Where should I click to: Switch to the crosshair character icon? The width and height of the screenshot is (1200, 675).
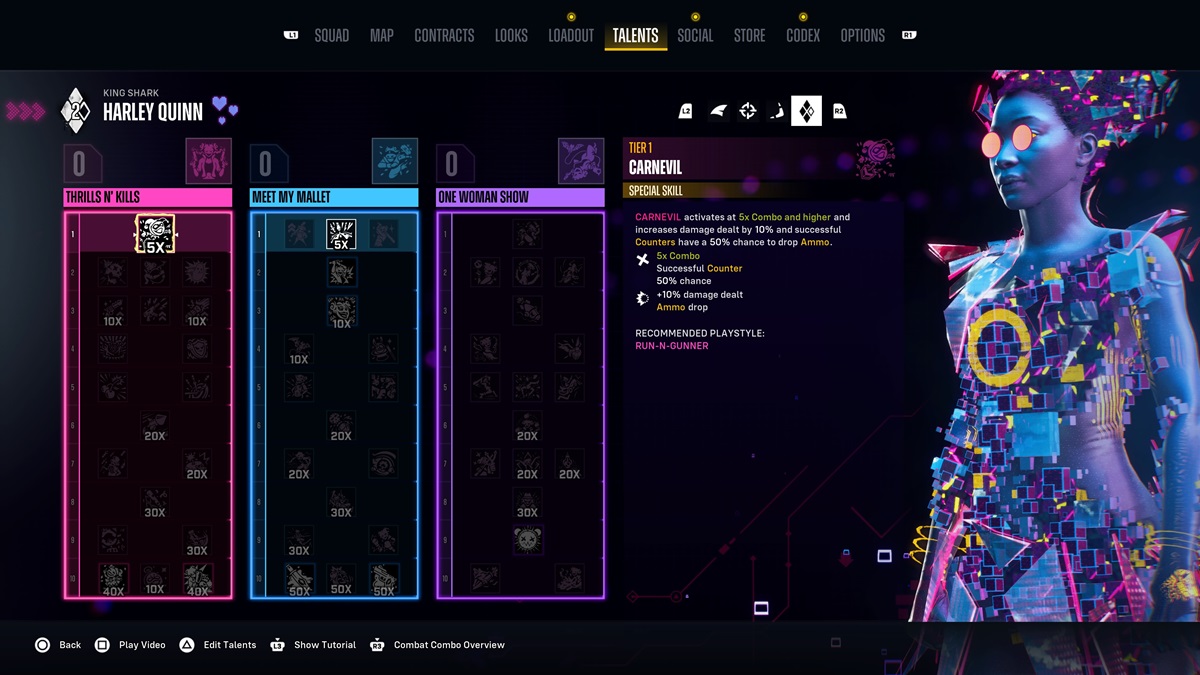pos(747,111)
